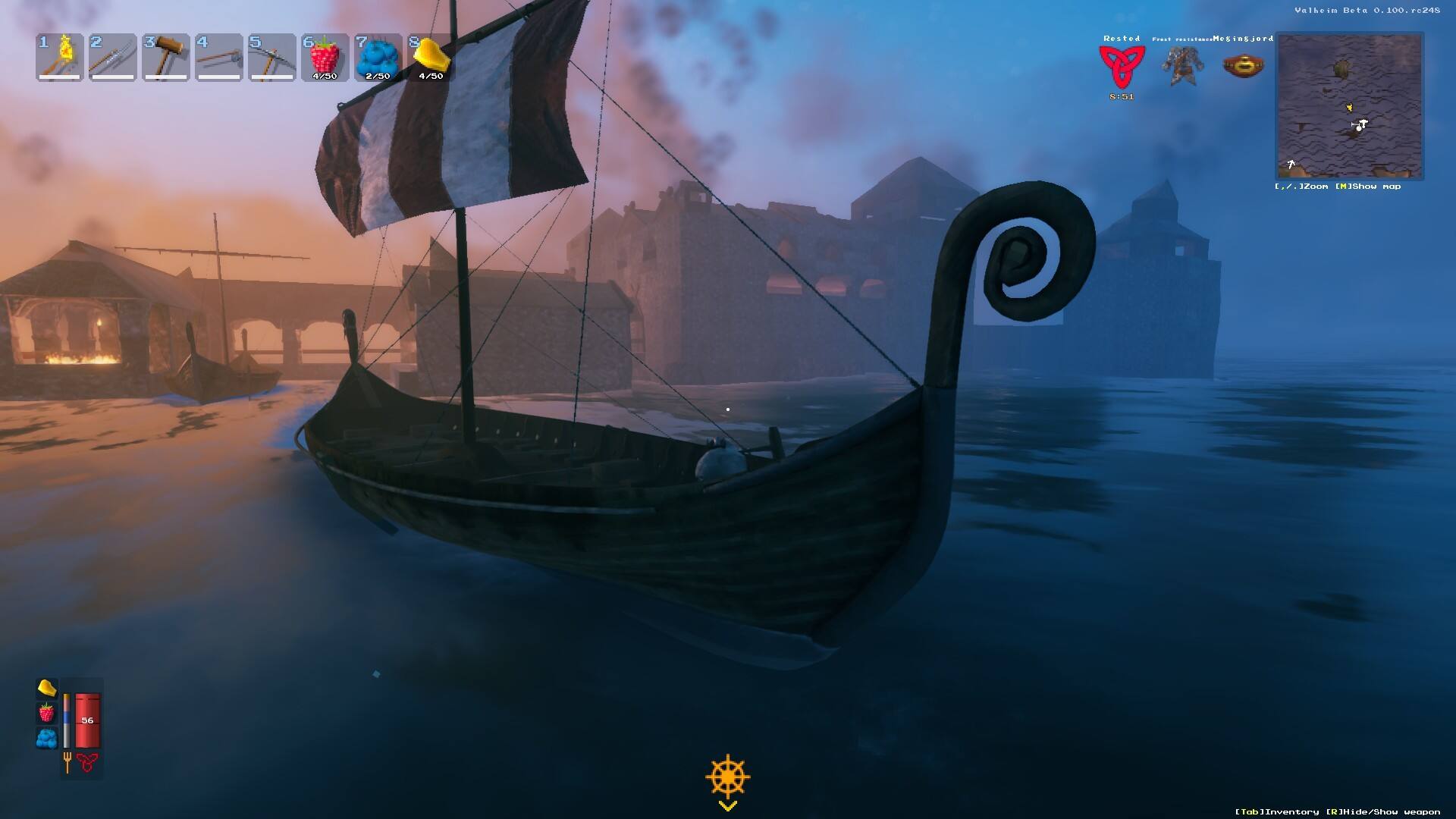Click the downward sail-speed chevron below the wheel
The width and height of the screenshot is (1456, 819).
coord(729,805)
